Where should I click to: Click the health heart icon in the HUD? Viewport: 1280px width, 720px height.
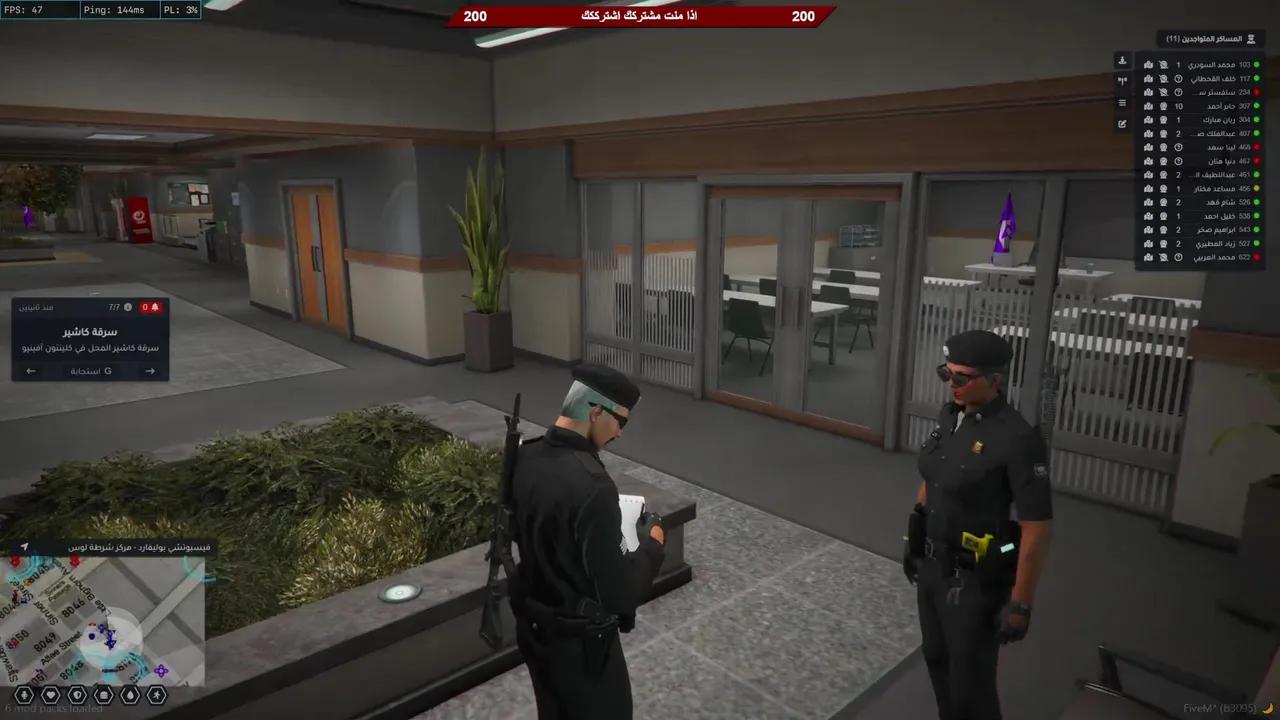pyautogui.click(x=50, y=694)
